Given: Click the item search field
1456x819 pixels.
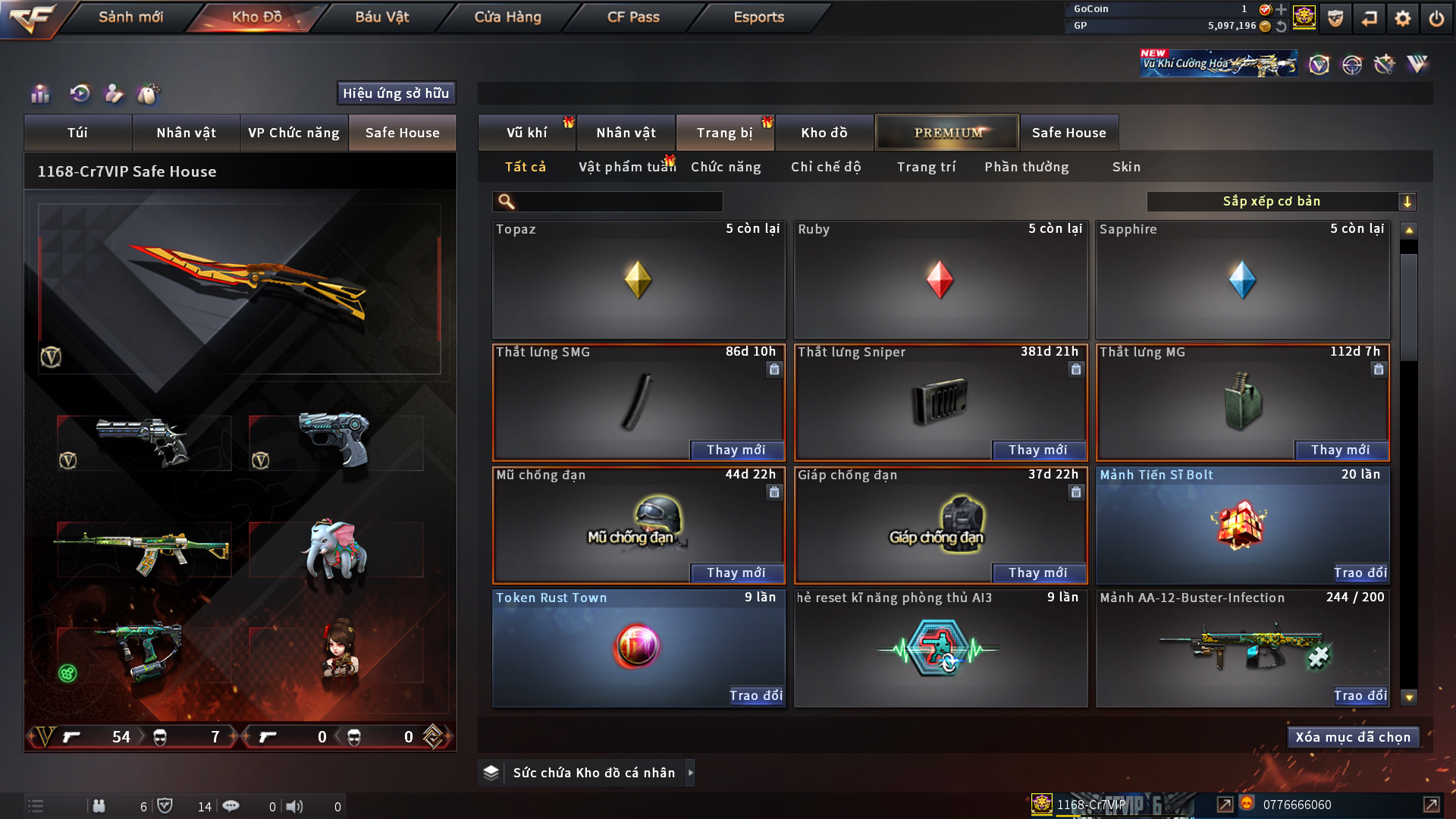Looking at the screenshot, I should [618, 202].
